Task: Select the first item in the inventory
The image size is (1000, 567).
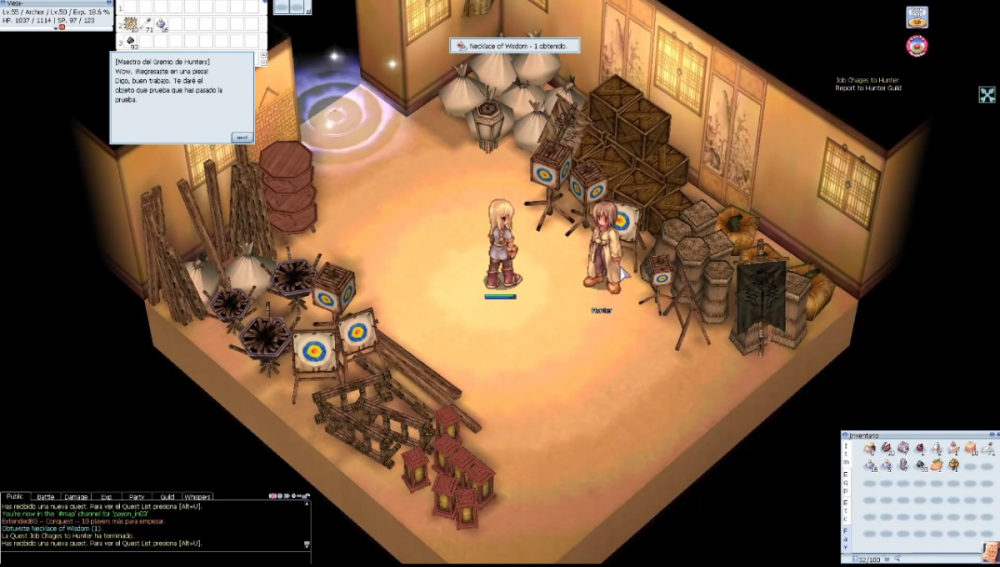Action: (870, 449)
